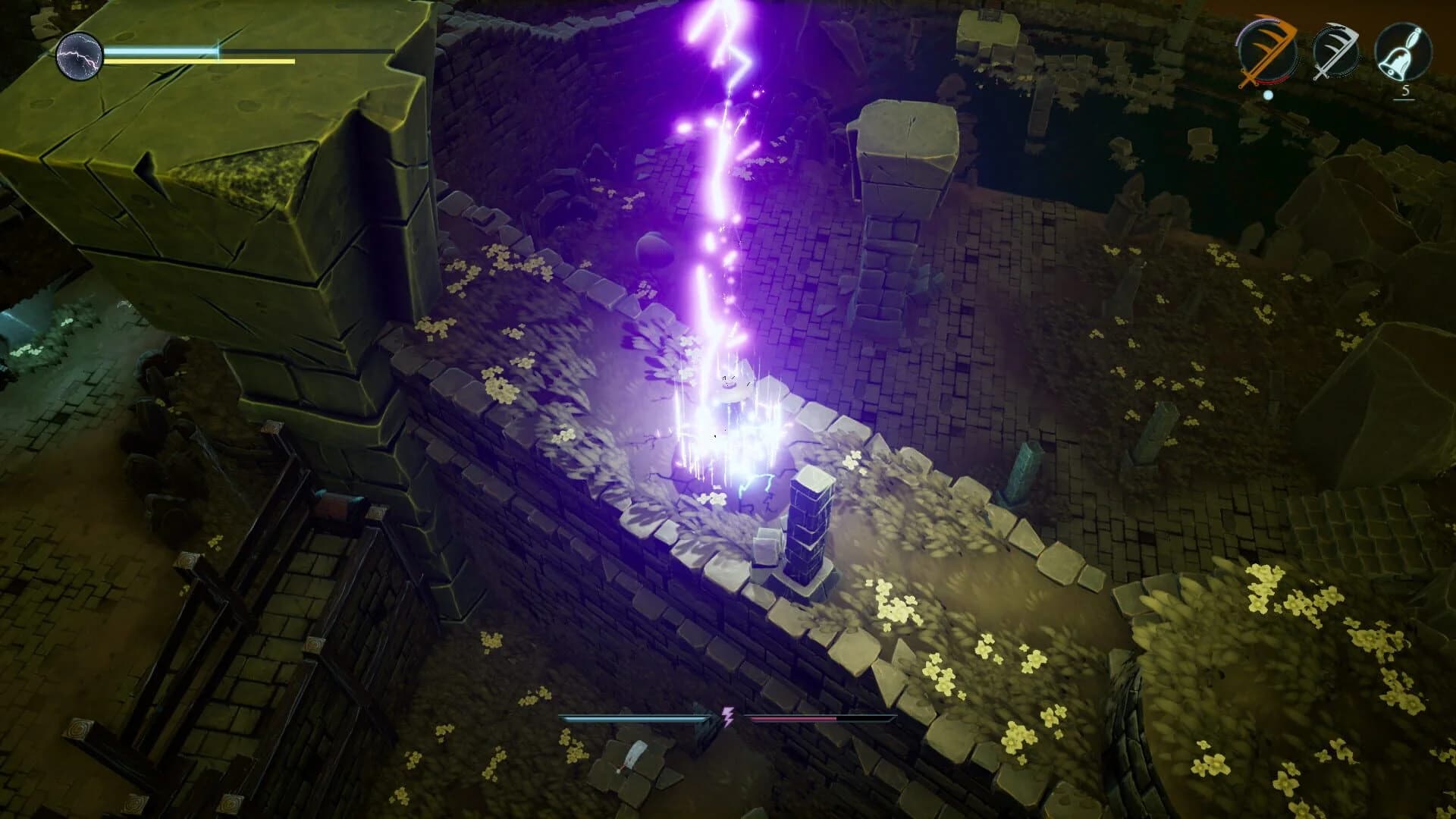Click the white charge pip below the active weapon
The height and width of the screenshot is (819, 1456).
click(1268, 96)
